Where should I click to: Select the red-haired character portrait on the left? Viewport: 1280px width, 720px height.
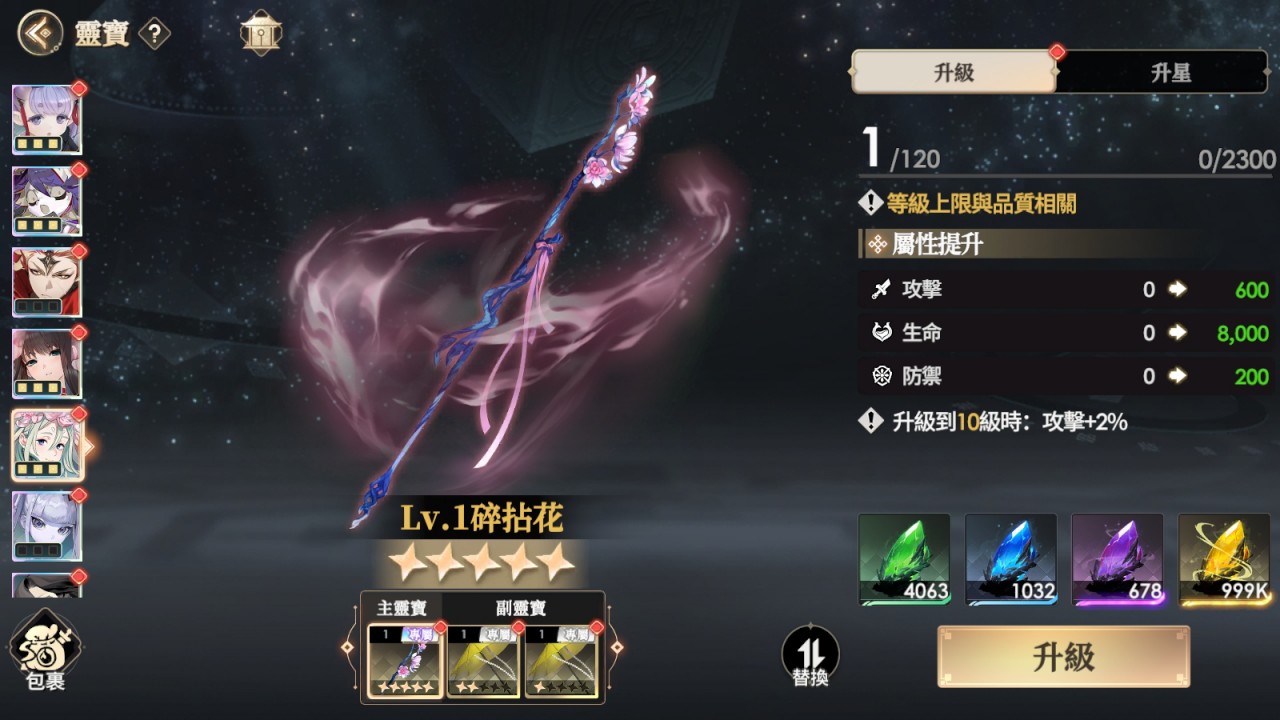[47, 281]
